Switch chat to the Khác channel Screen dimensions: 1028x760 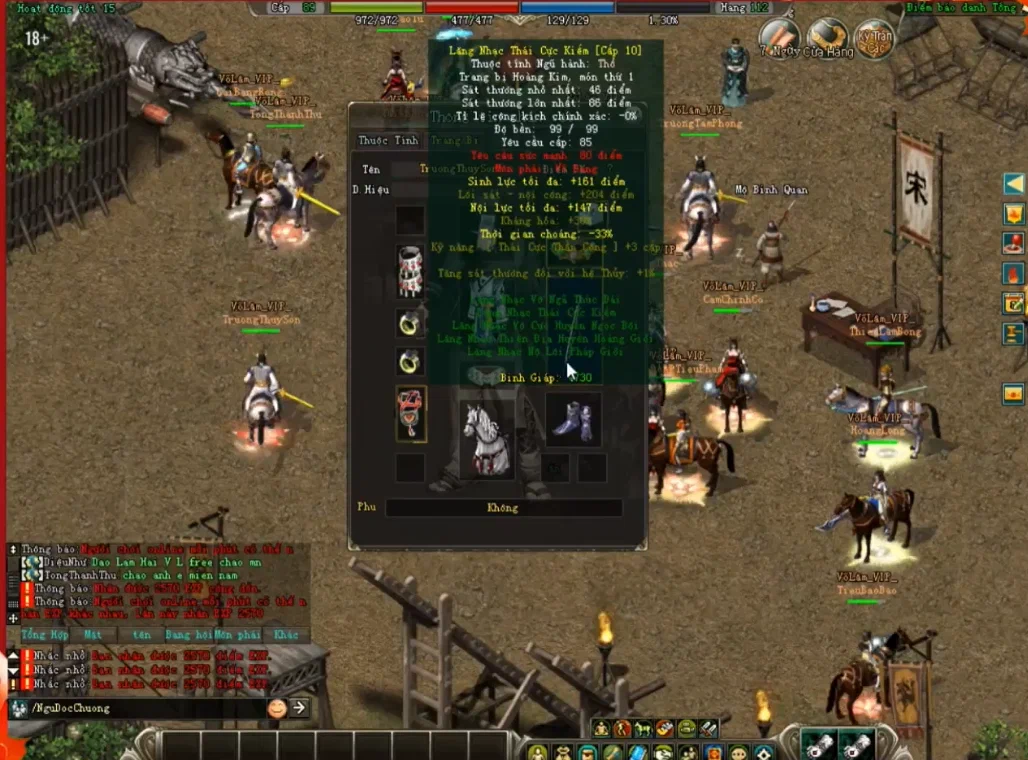(x=286, y=635)
